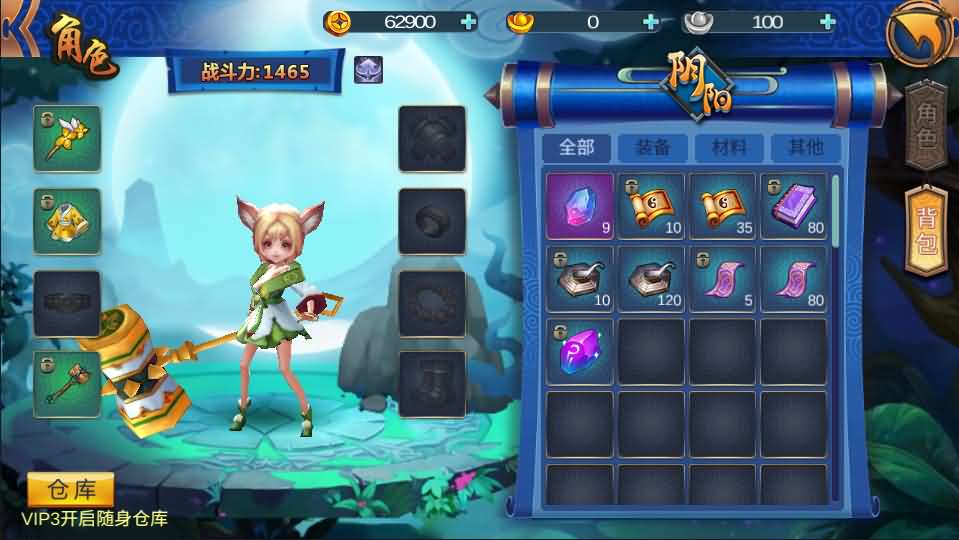Add gold coins with the plus button
959x540 pixels.
[x=469, y=22]
